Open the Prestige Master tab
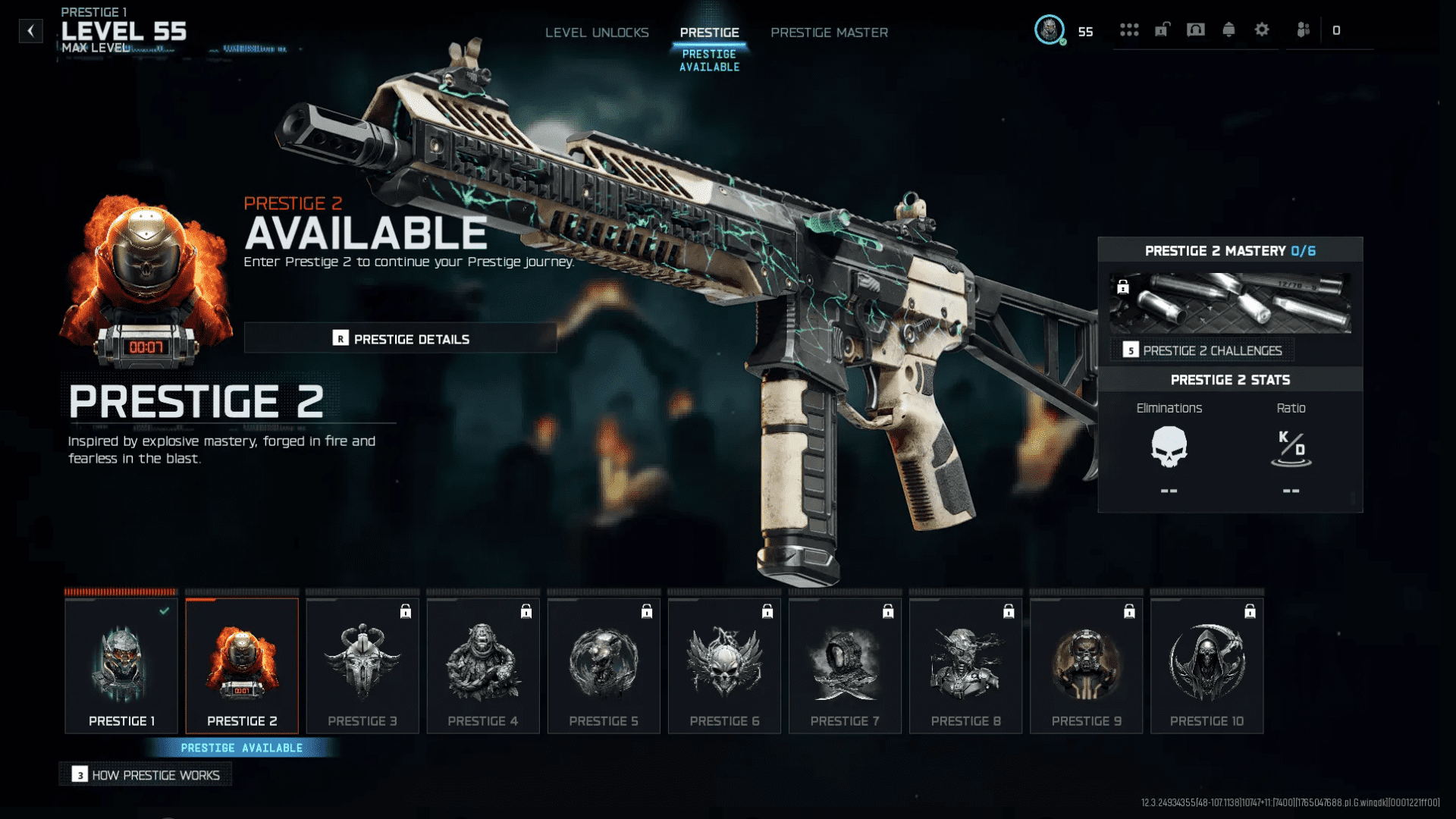This screenshot has height=819, width=1456. tap(829, 33)
